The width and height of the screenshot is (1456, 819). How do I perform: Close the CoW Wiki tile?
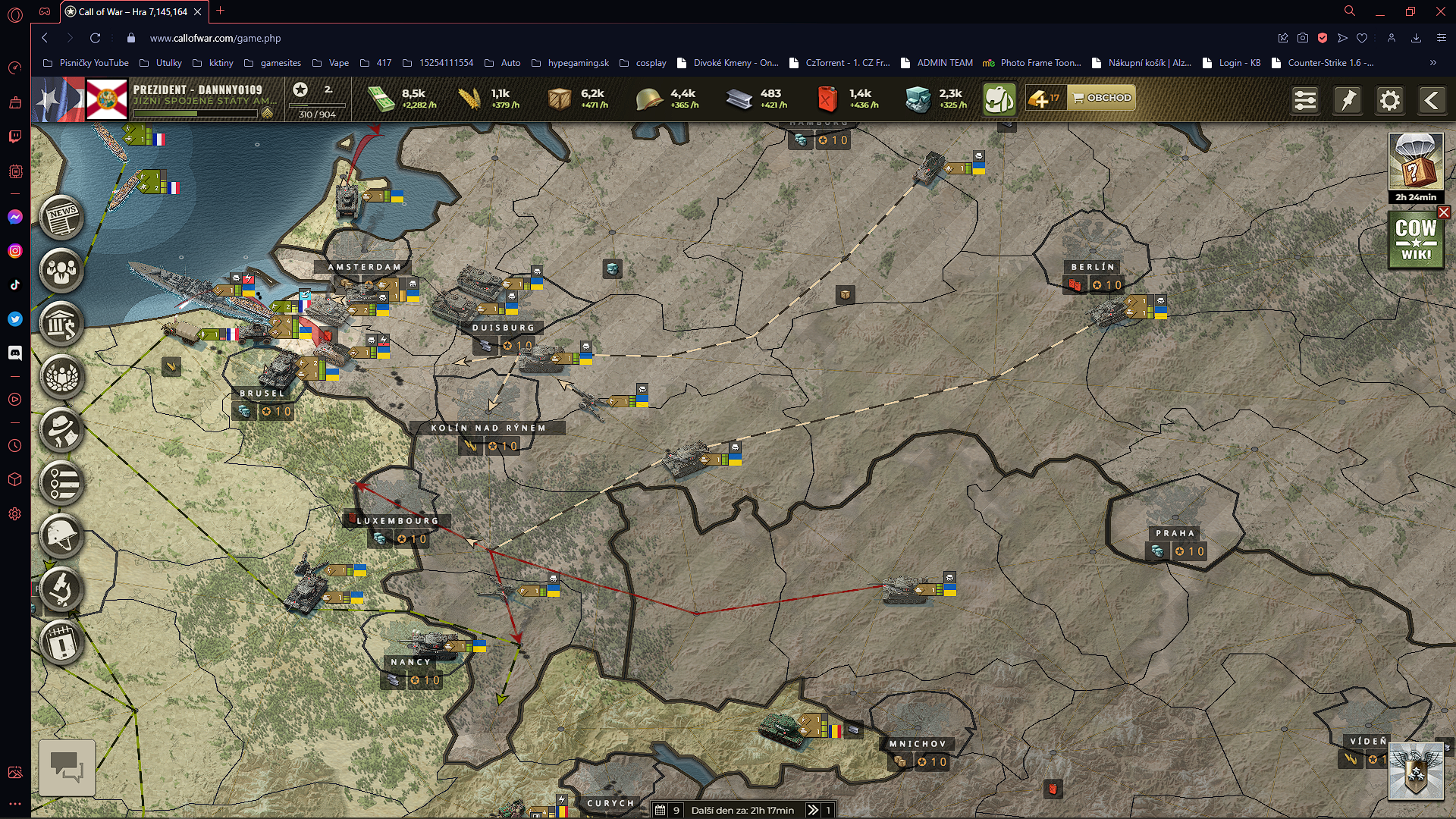[1444, 213]
